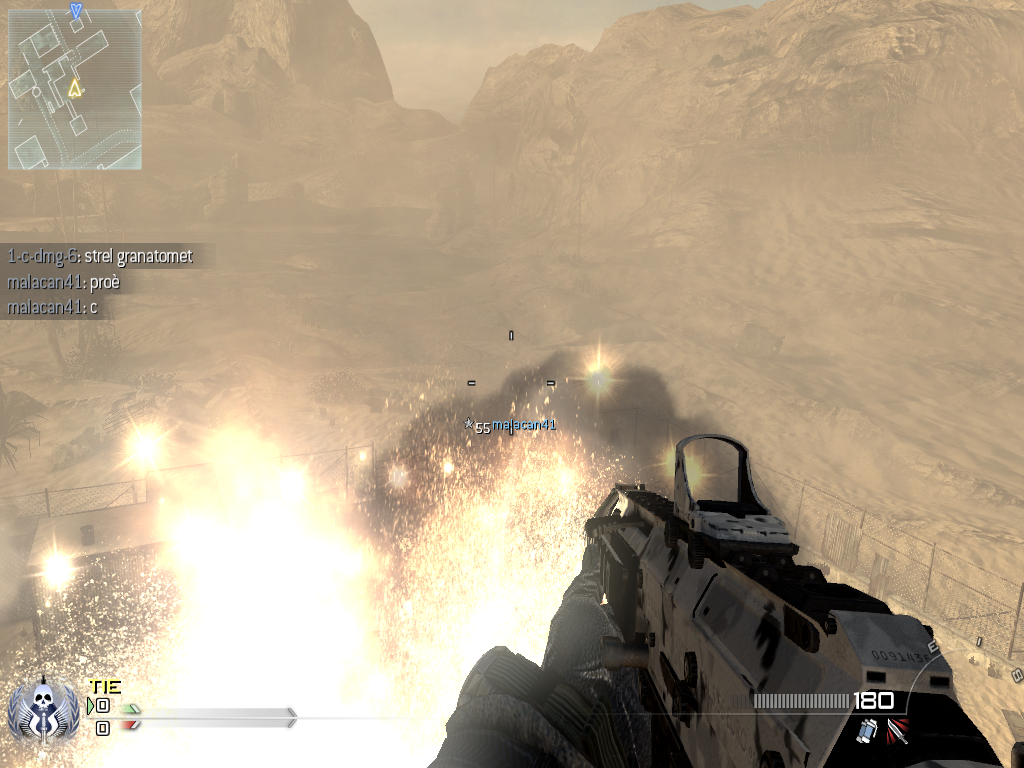Image resolution: width=1024 pixels, height=768 pixels.
Task: Click the yellow player arrow on the minimap
Action: point(73,89)
